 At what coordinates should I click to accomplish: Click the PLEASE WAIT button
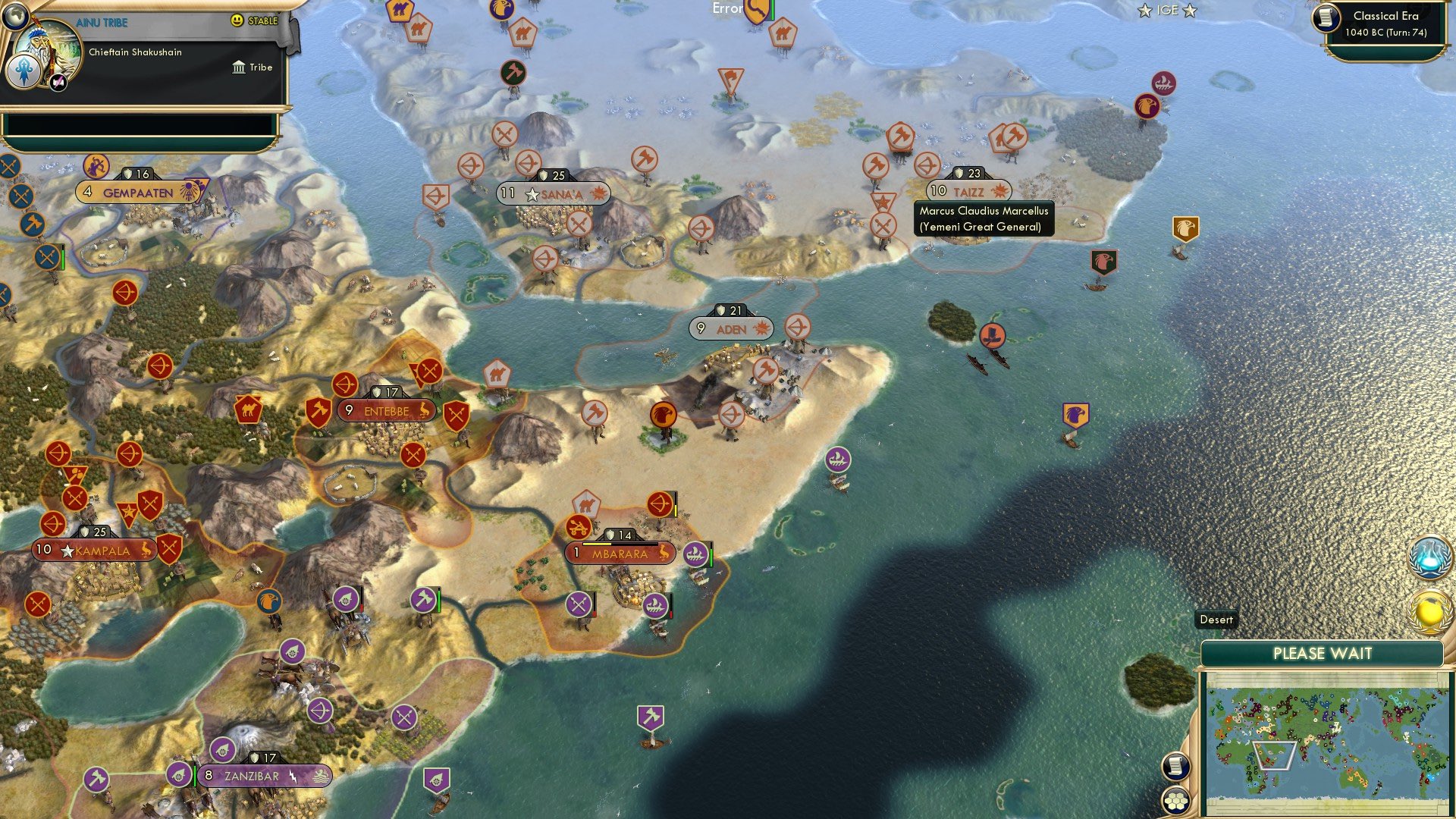[x=1324, y=653]
